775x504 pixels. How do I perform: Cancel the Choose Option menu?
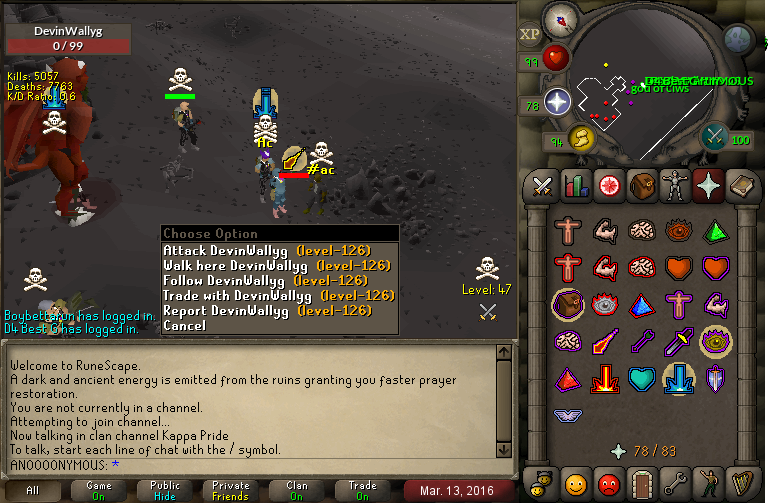point(184,325)
